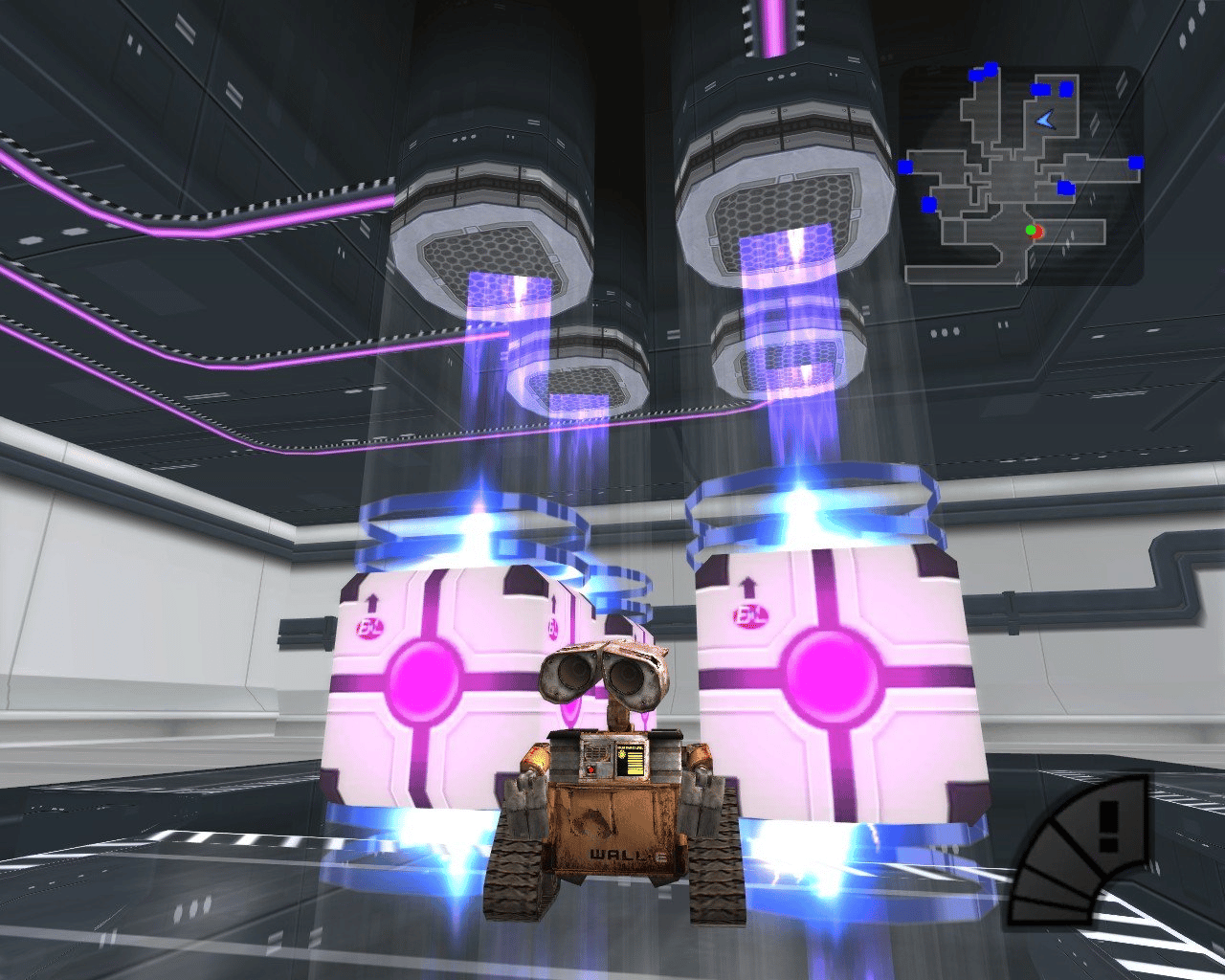
Task: Select the light blue arrow on minimap
Action: tap(1045, 120)
